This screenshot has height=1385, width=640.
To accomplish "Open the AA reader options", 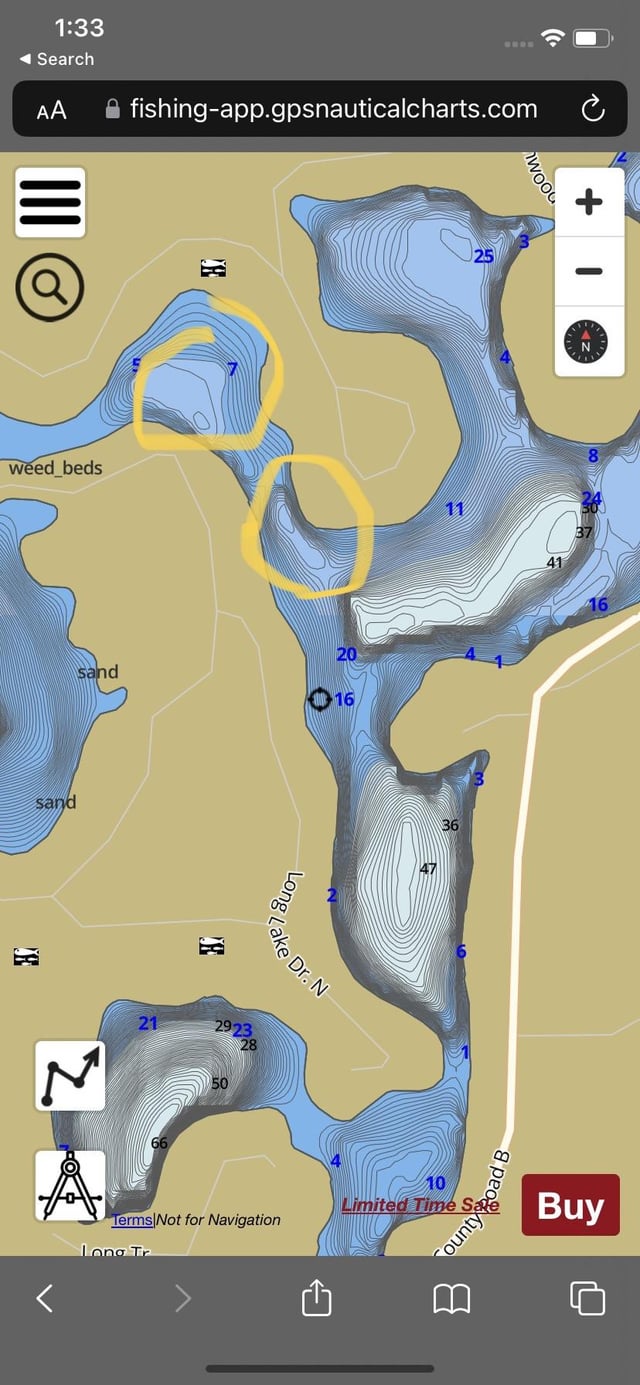I will click(x=52, y=110).
